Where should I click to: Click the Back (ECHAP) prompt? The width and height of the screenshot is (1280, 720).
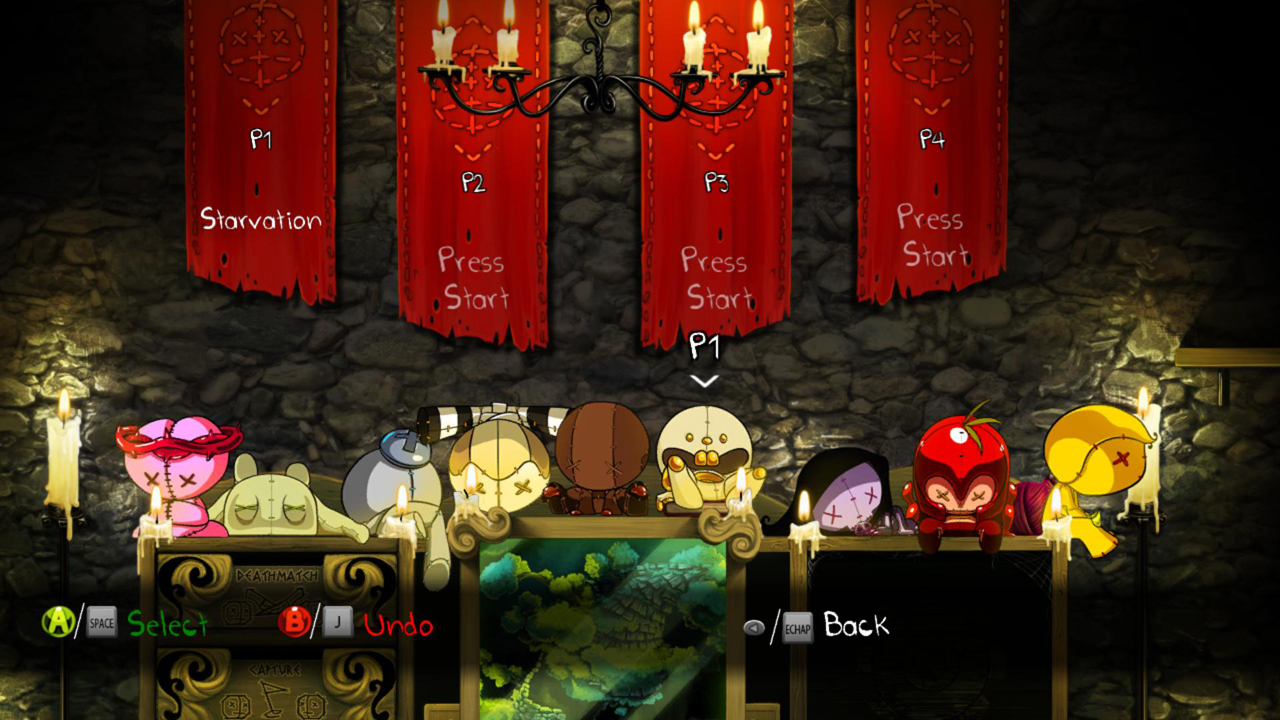tap(855, 627)
